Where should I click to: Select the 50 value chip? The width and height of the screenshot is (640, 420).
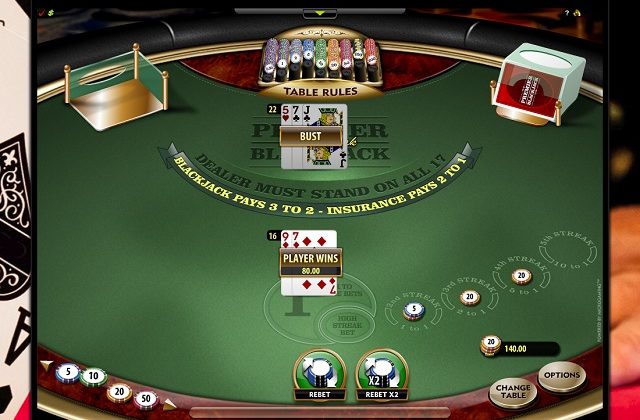click(148, 398)
